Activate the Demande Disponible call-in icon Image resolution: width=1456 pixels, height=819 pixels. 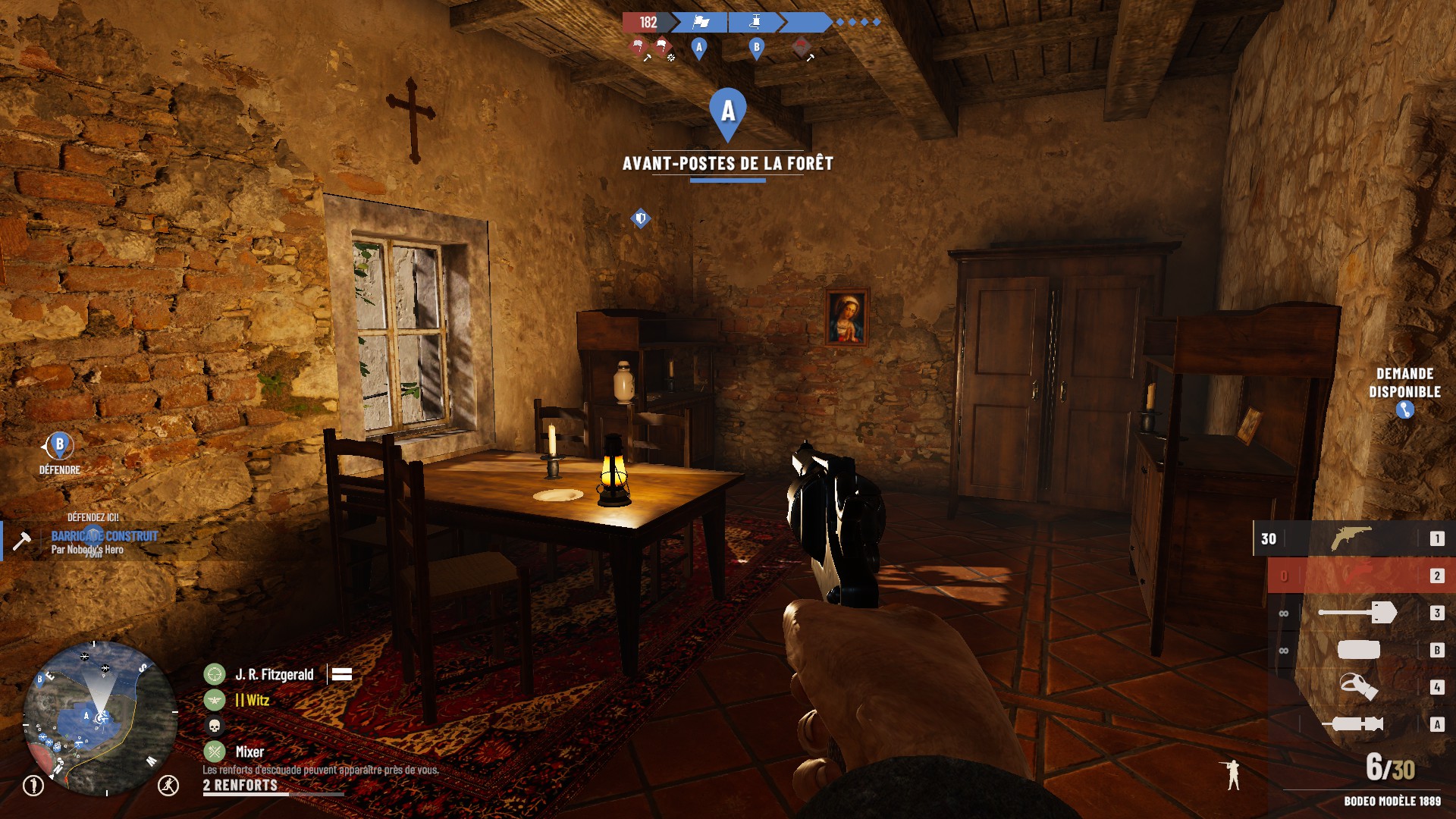1404,410
